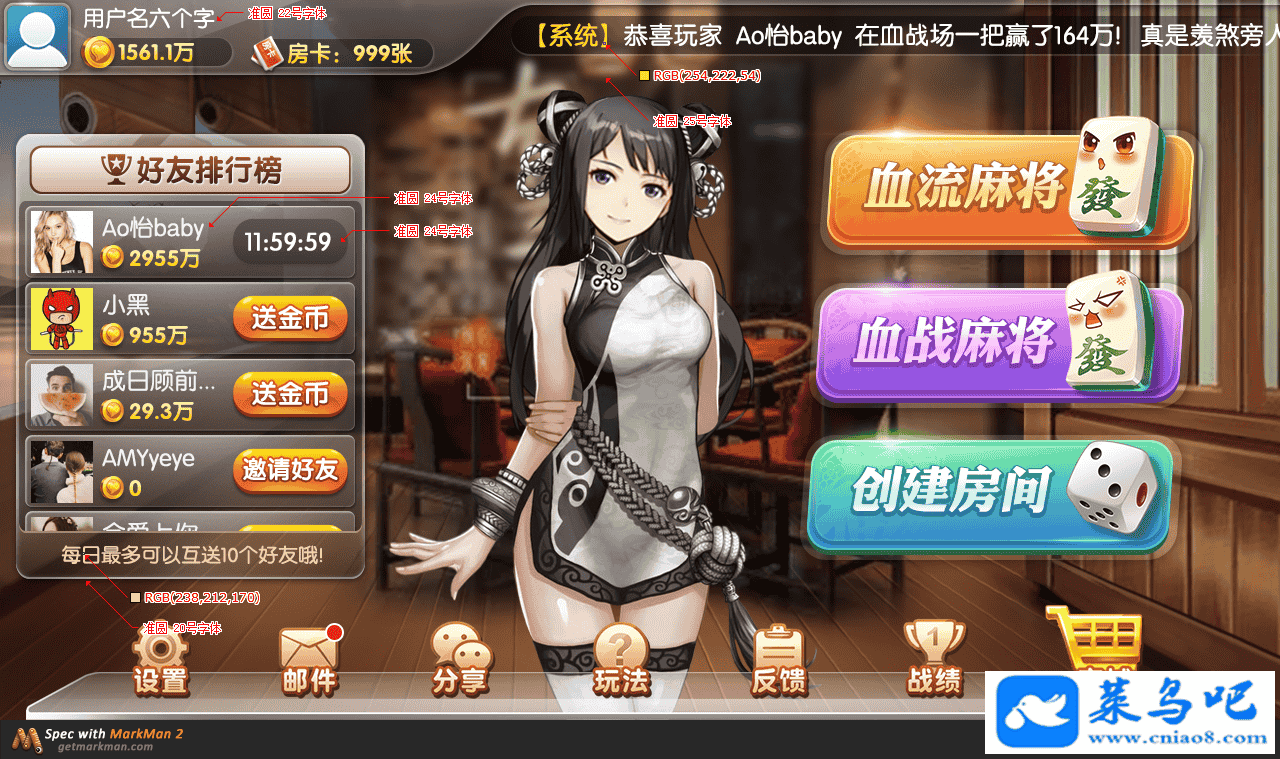1280x759 pixels.
Task: Open the 创建房间 room creation button
Action: point(988,494)
